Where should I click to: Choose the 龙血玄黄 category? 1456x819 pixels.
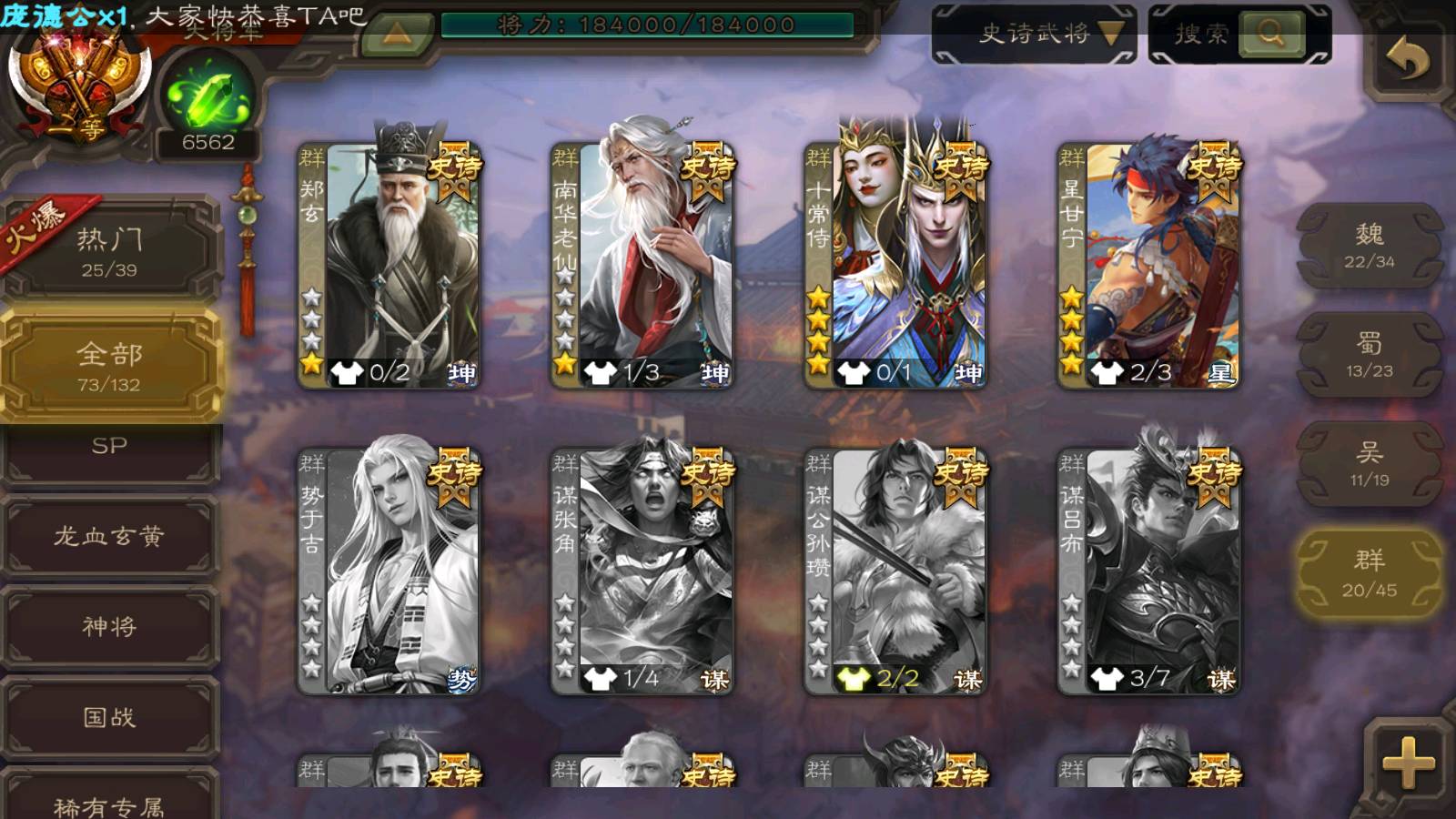pos(109,536)
